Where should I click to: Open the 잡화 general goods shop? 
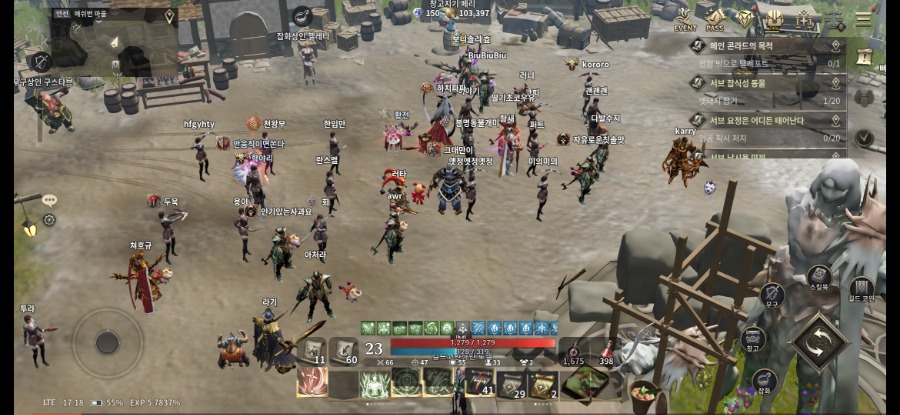click(765, 381)
